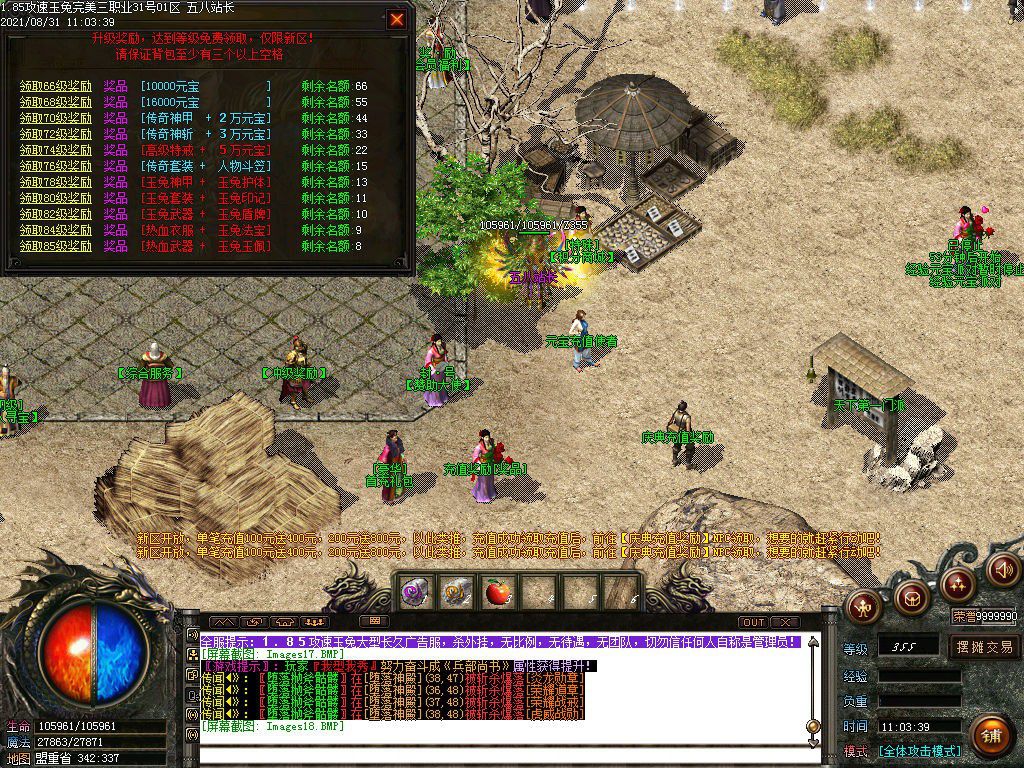This screenshot has width=1024, height=768.
Task: Claim the level 66 reward link
Action: [56, 87]
